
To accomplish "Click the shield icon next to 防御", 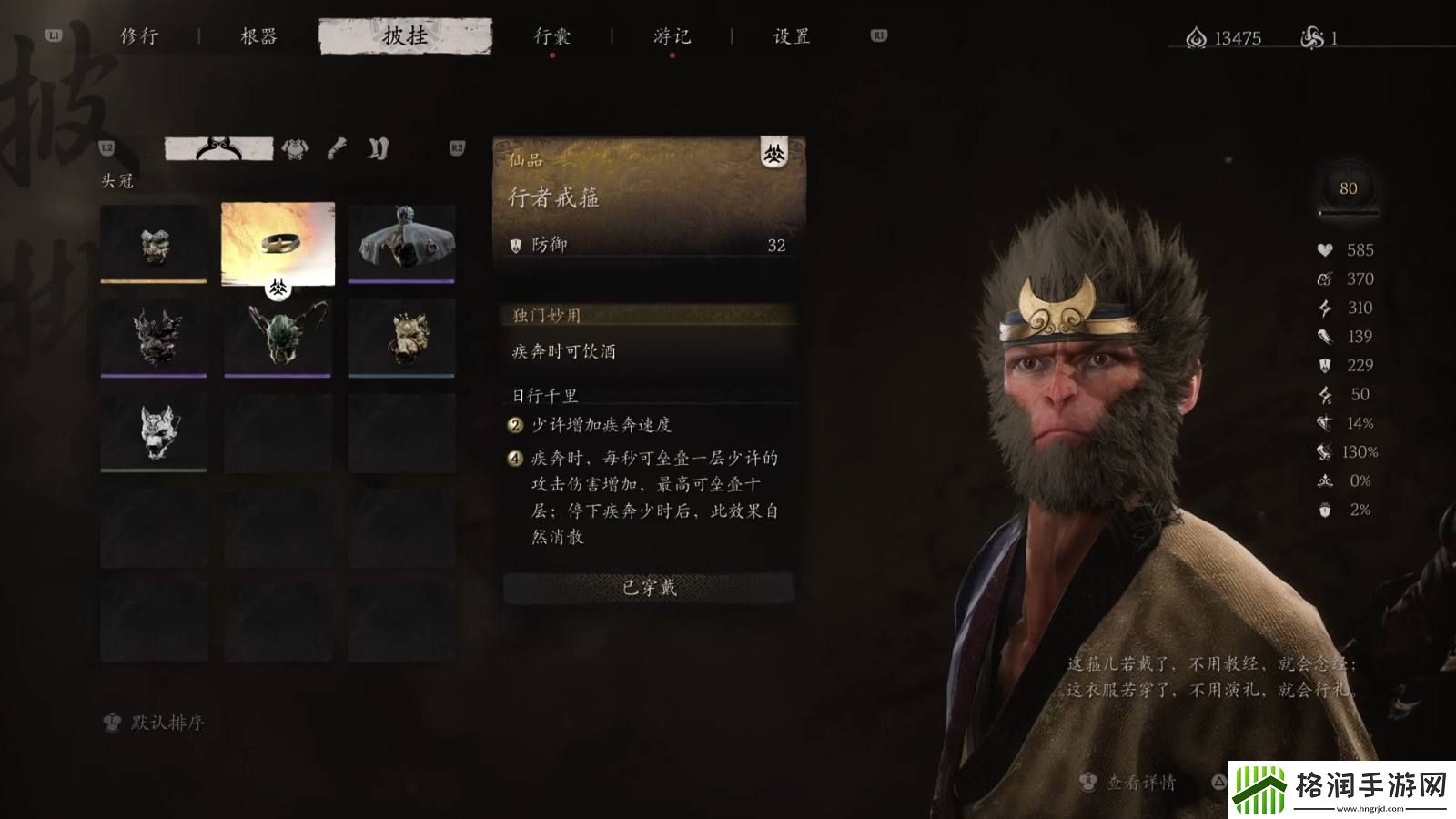I will (x=516, y=246).
